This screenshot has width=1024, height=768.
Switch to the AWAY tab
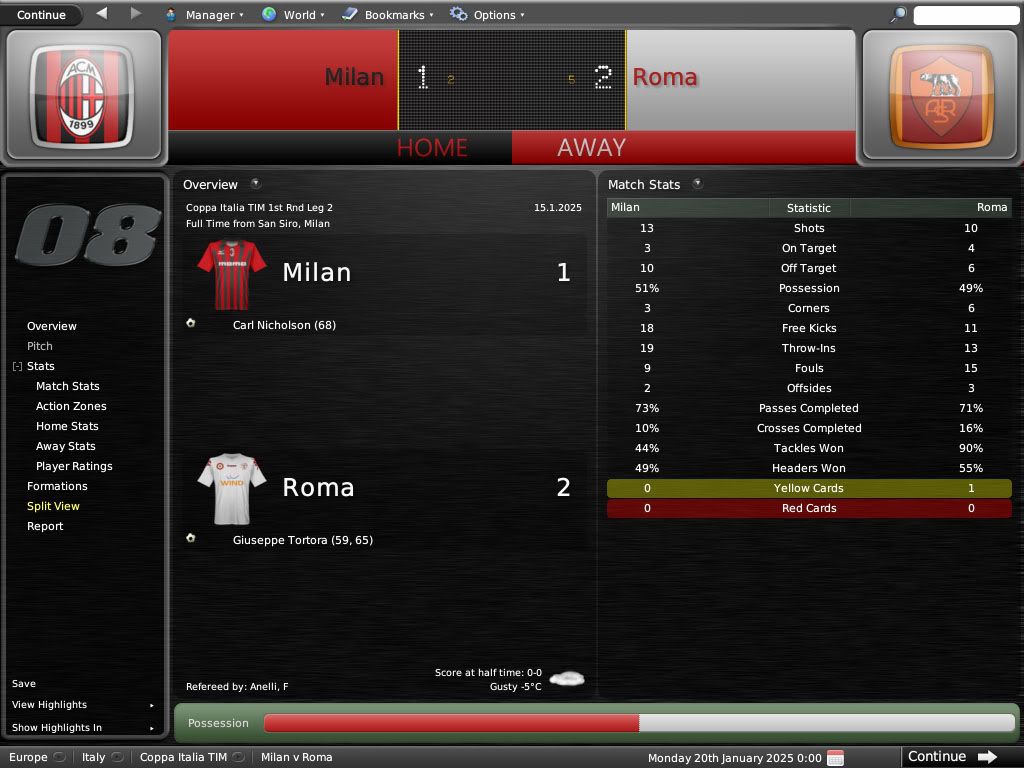(x=591, y=148)
